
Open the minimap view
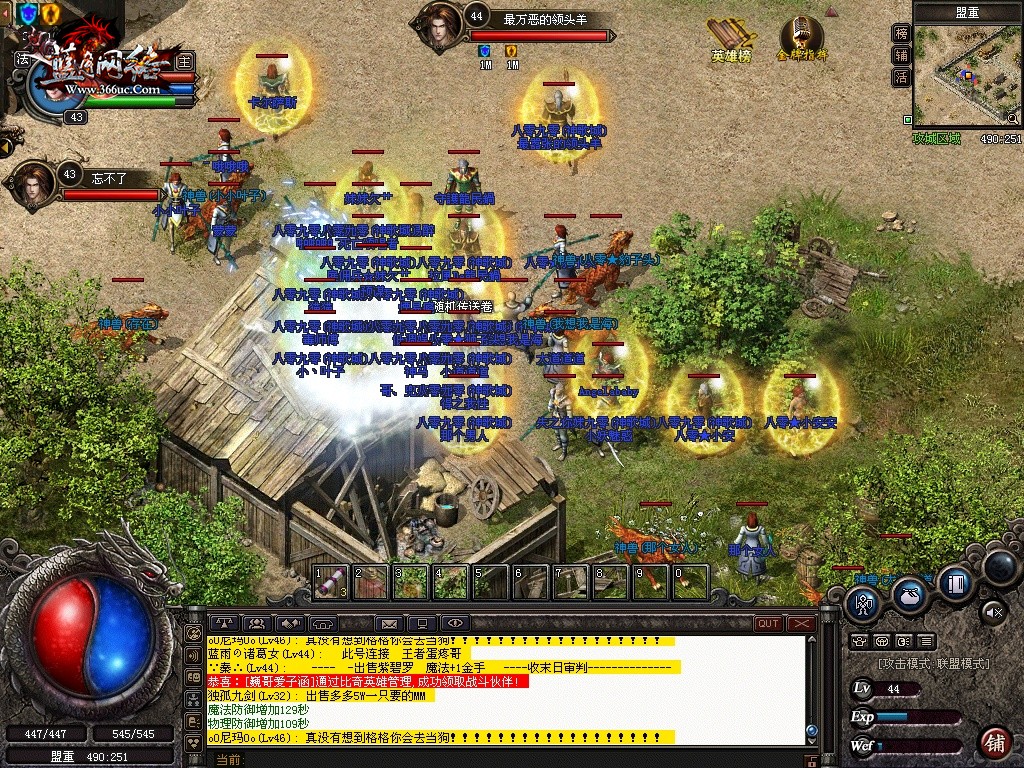click(967, 76)
